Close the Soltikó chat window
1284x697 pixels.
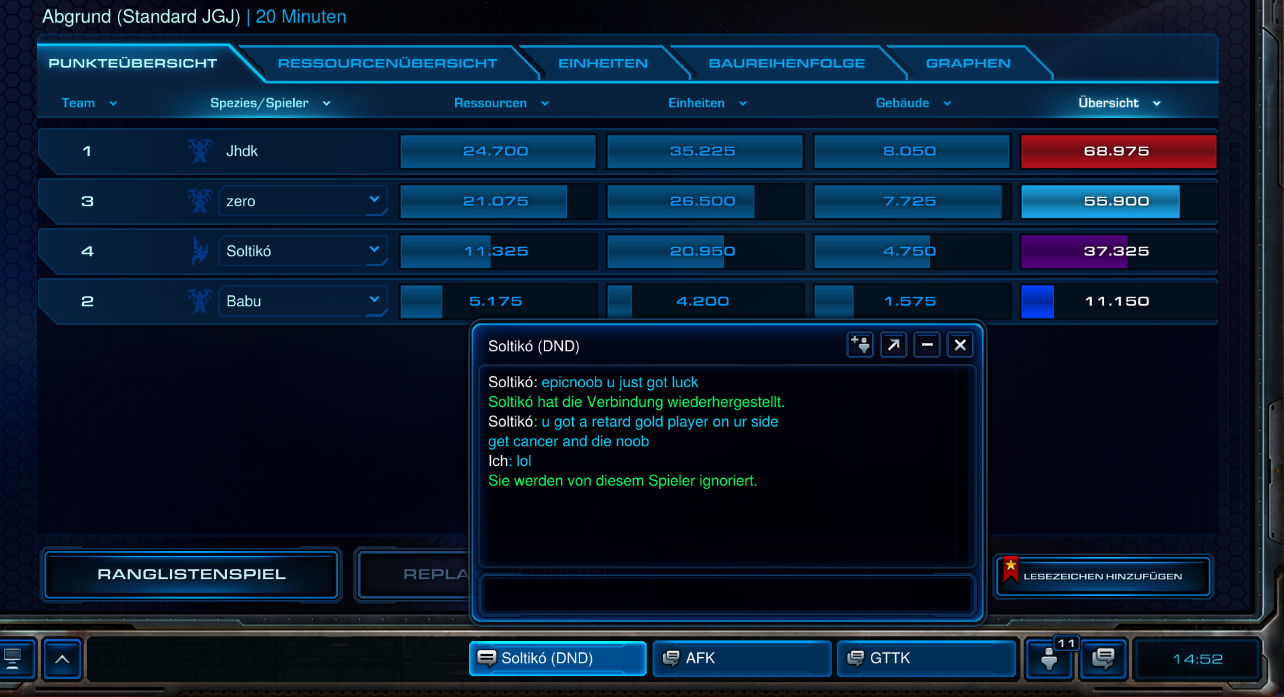(x=960, y=345)
